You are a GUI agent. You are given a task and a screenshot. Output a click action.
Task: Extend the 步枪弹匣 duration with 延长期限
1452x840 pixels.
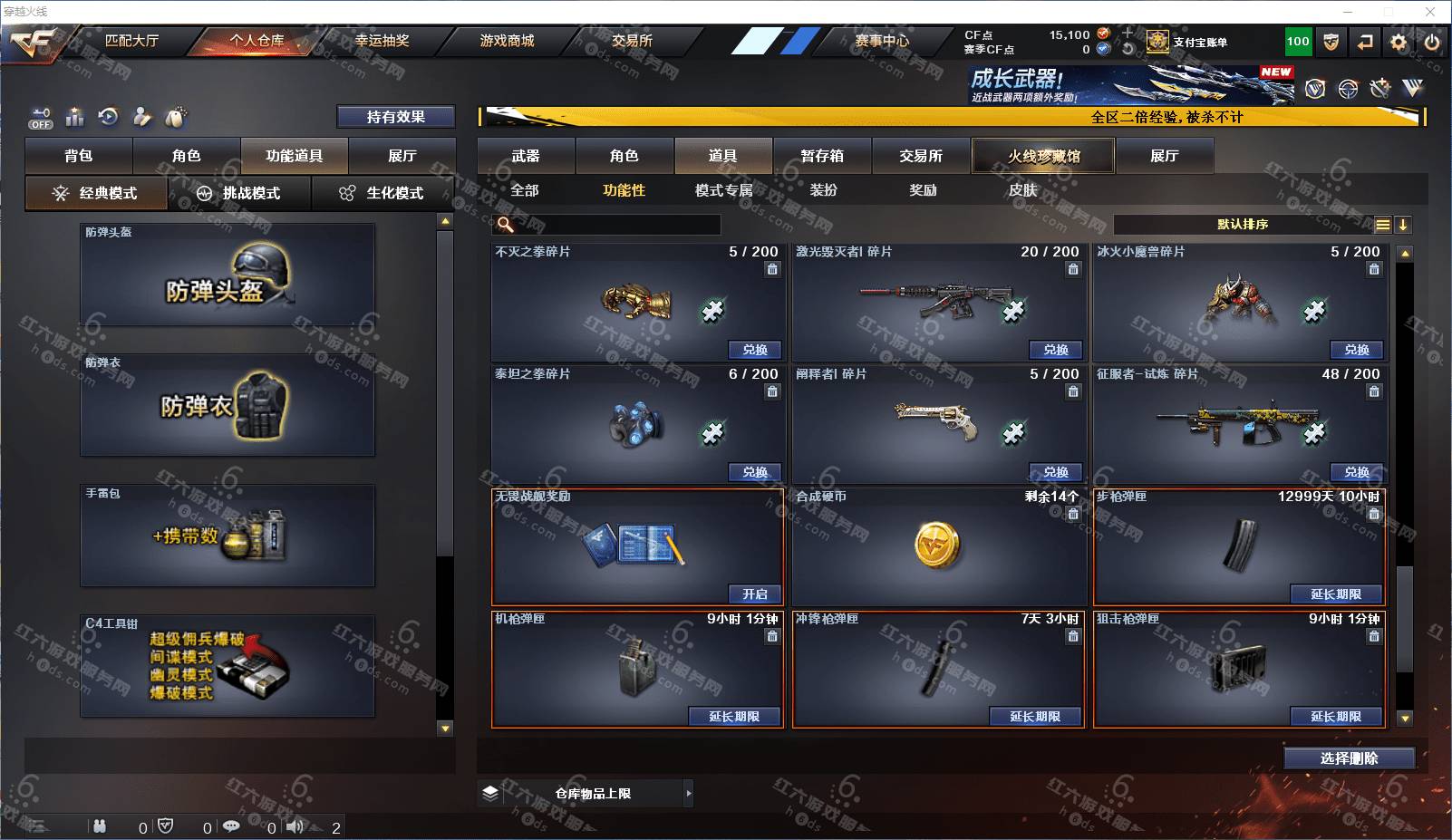pos(1336,594)
